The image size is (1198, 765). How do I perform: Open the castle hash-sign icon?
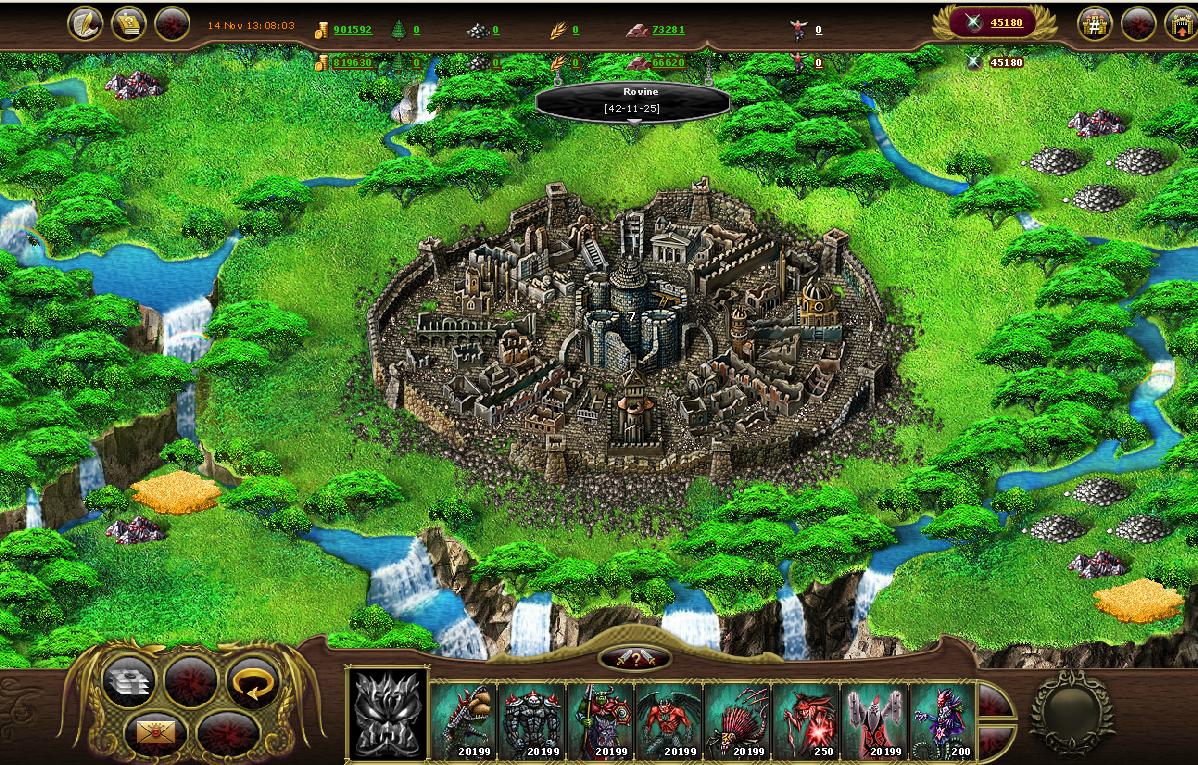(x=1096, y=24)
